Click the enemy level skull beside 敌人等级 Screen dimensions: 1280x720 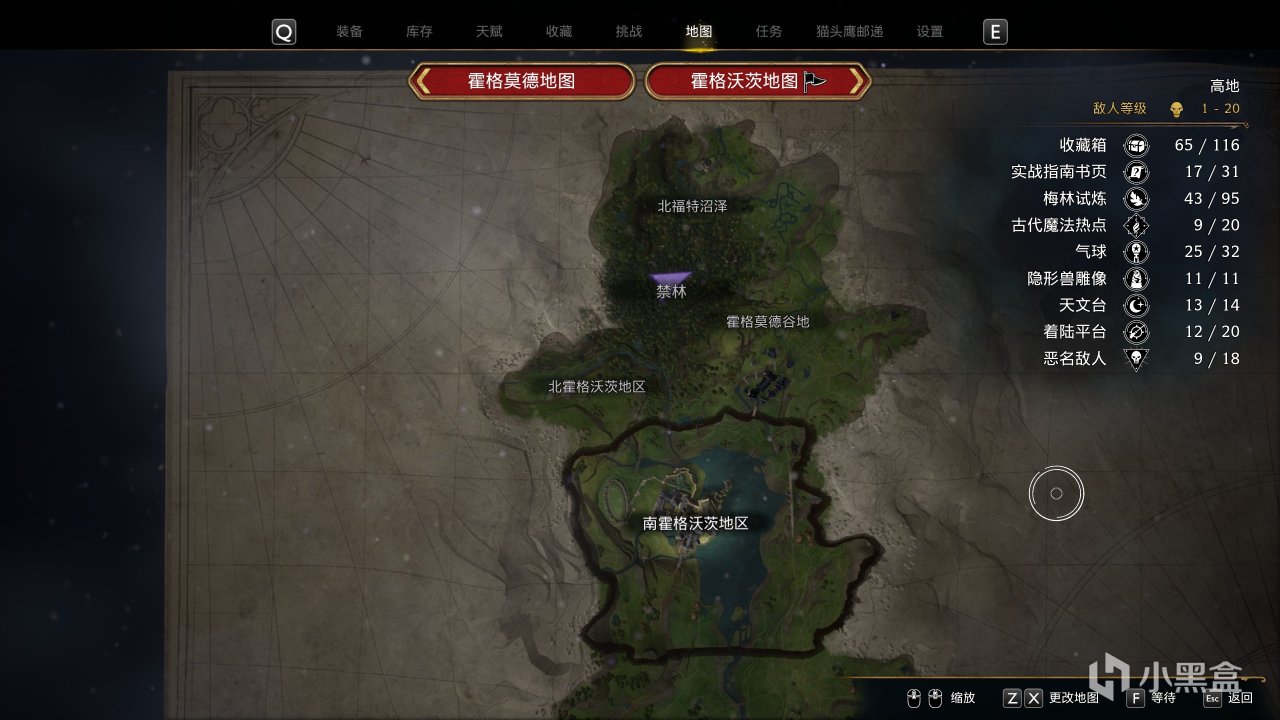tap(1177, 108)
